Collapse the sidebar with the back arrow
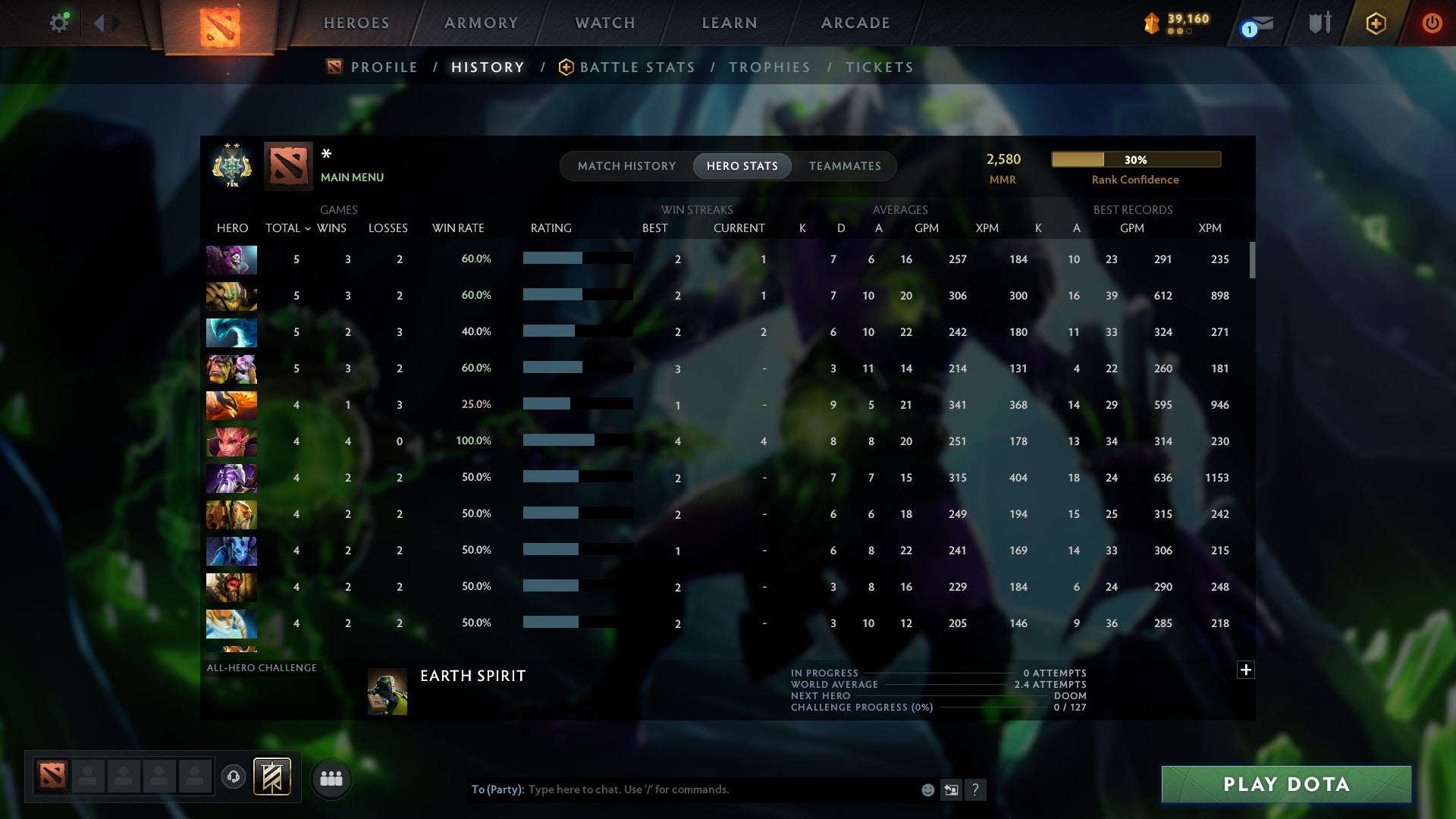The image size is (1456, 819). [x=99, y=23]
